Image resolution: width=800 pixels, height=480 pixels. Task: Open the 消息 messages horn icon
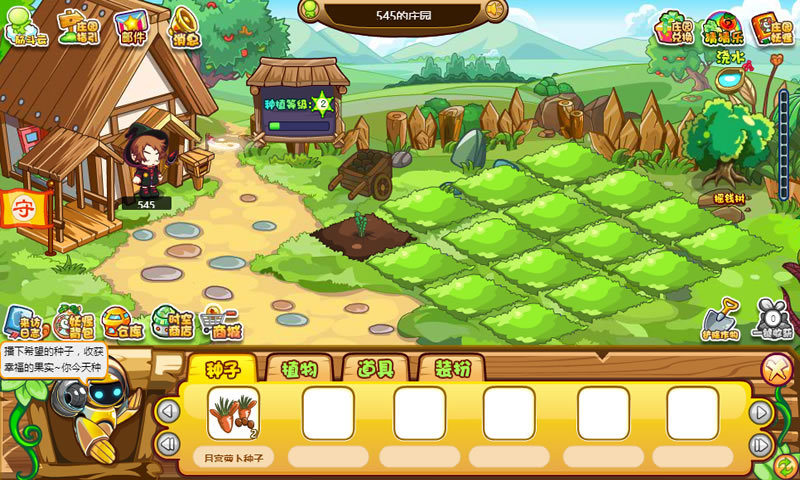point(184,24)
